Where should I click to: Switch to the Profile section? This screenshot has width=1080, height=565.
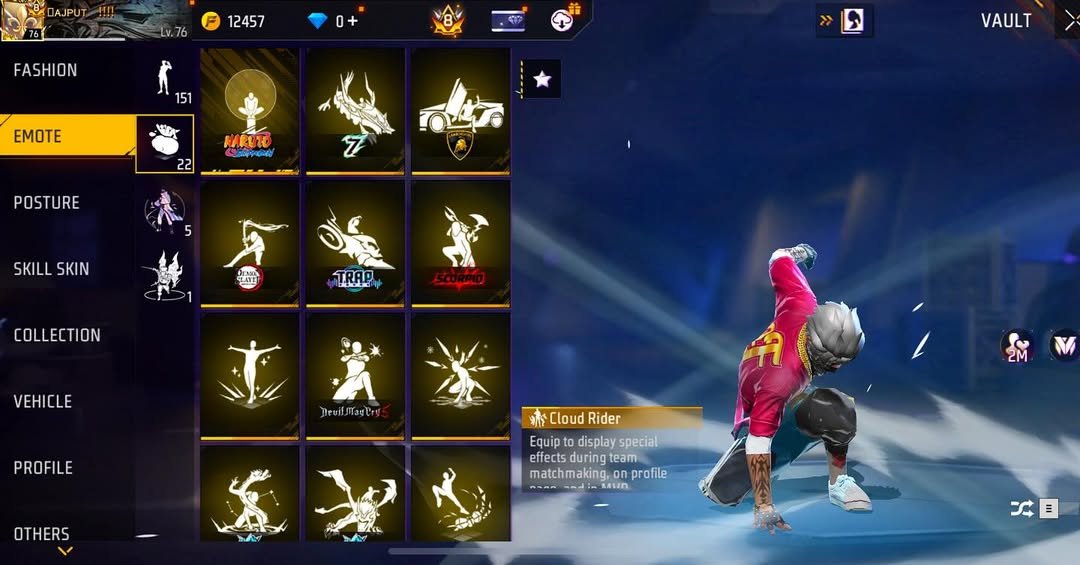[x=43, y=467]
